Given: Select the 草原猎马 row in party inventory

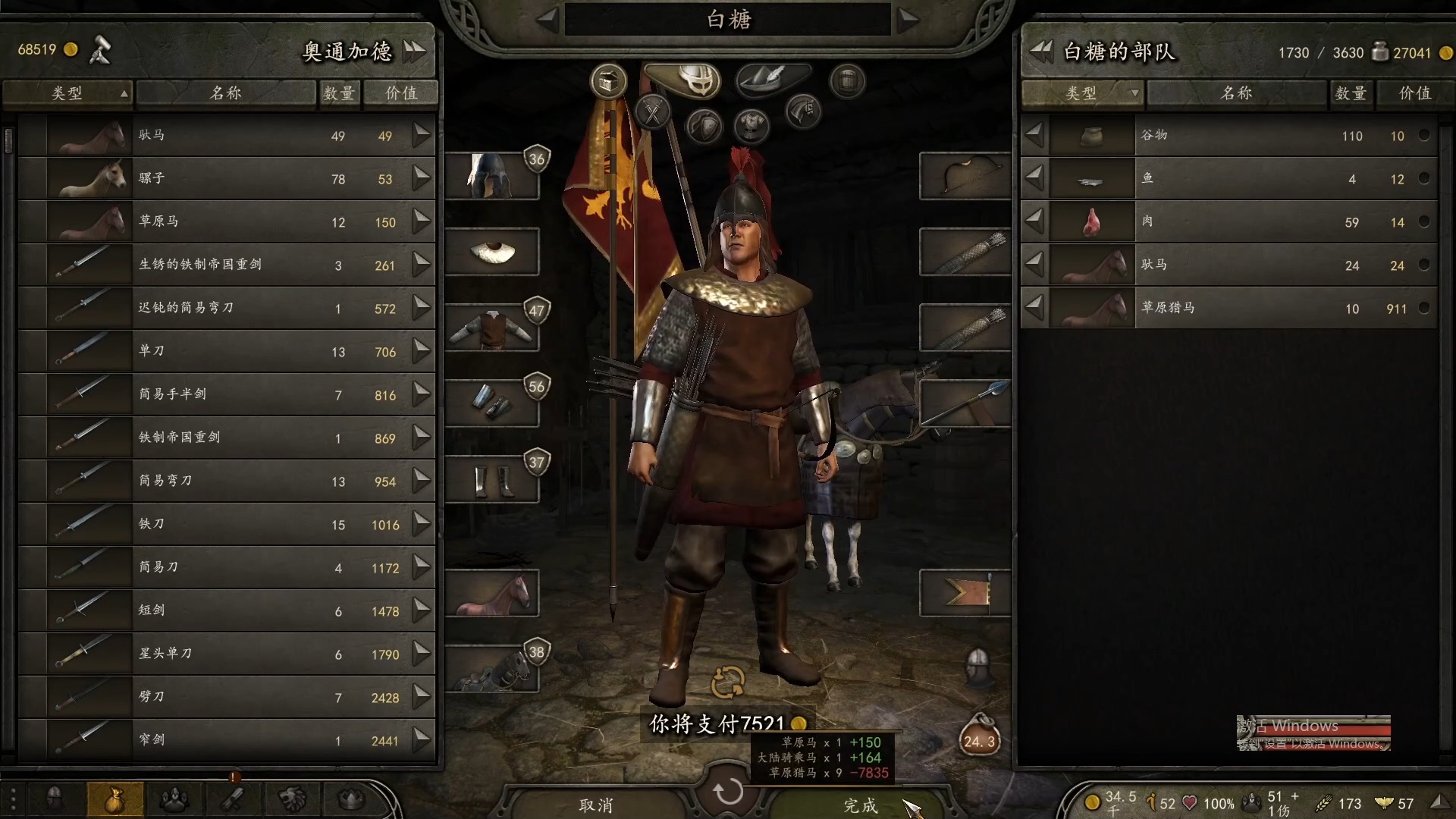Looking at the screenshot, I should pos(1228,308).
